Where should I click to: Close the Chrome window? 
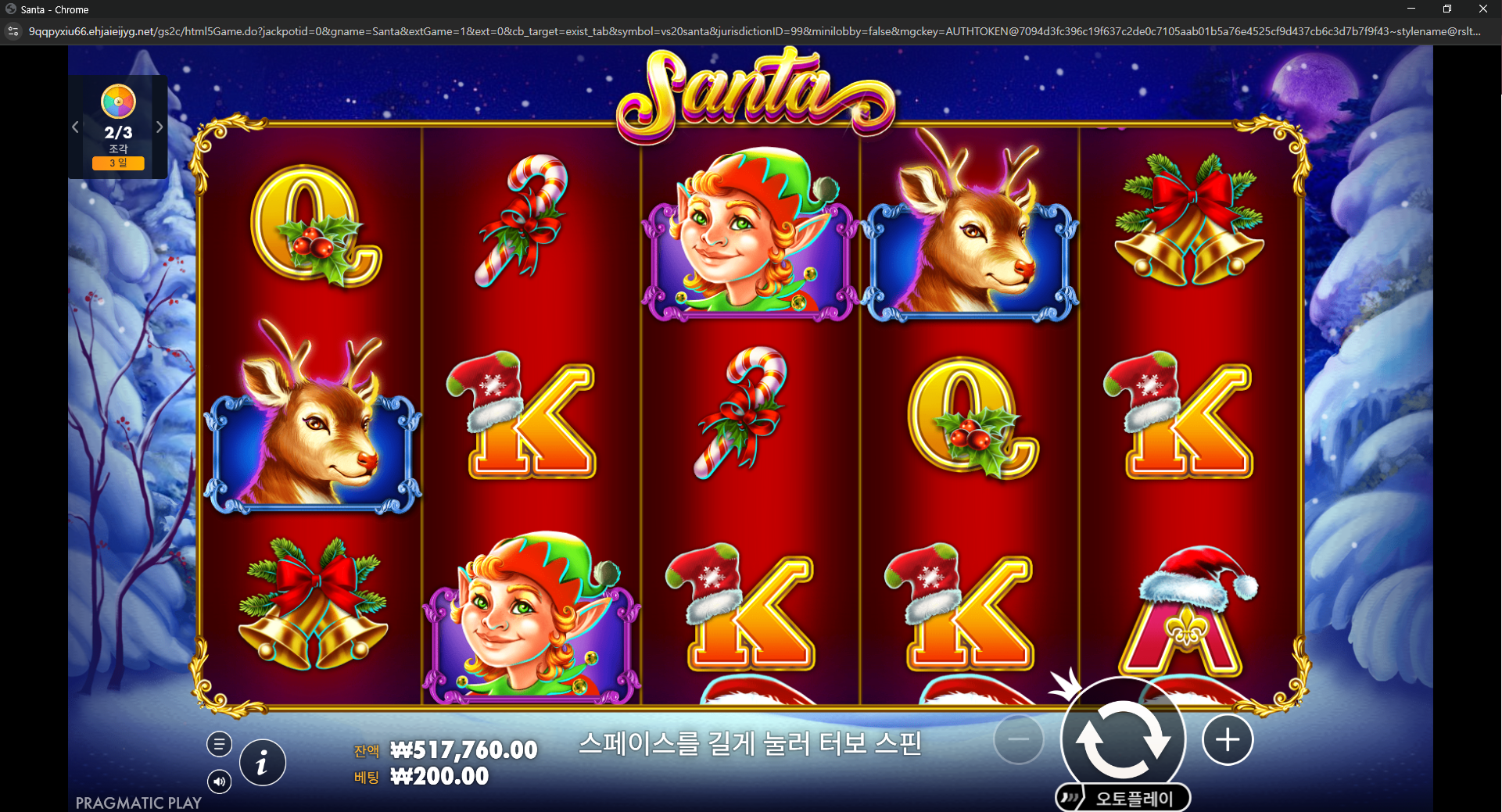tap(1482, 9)
